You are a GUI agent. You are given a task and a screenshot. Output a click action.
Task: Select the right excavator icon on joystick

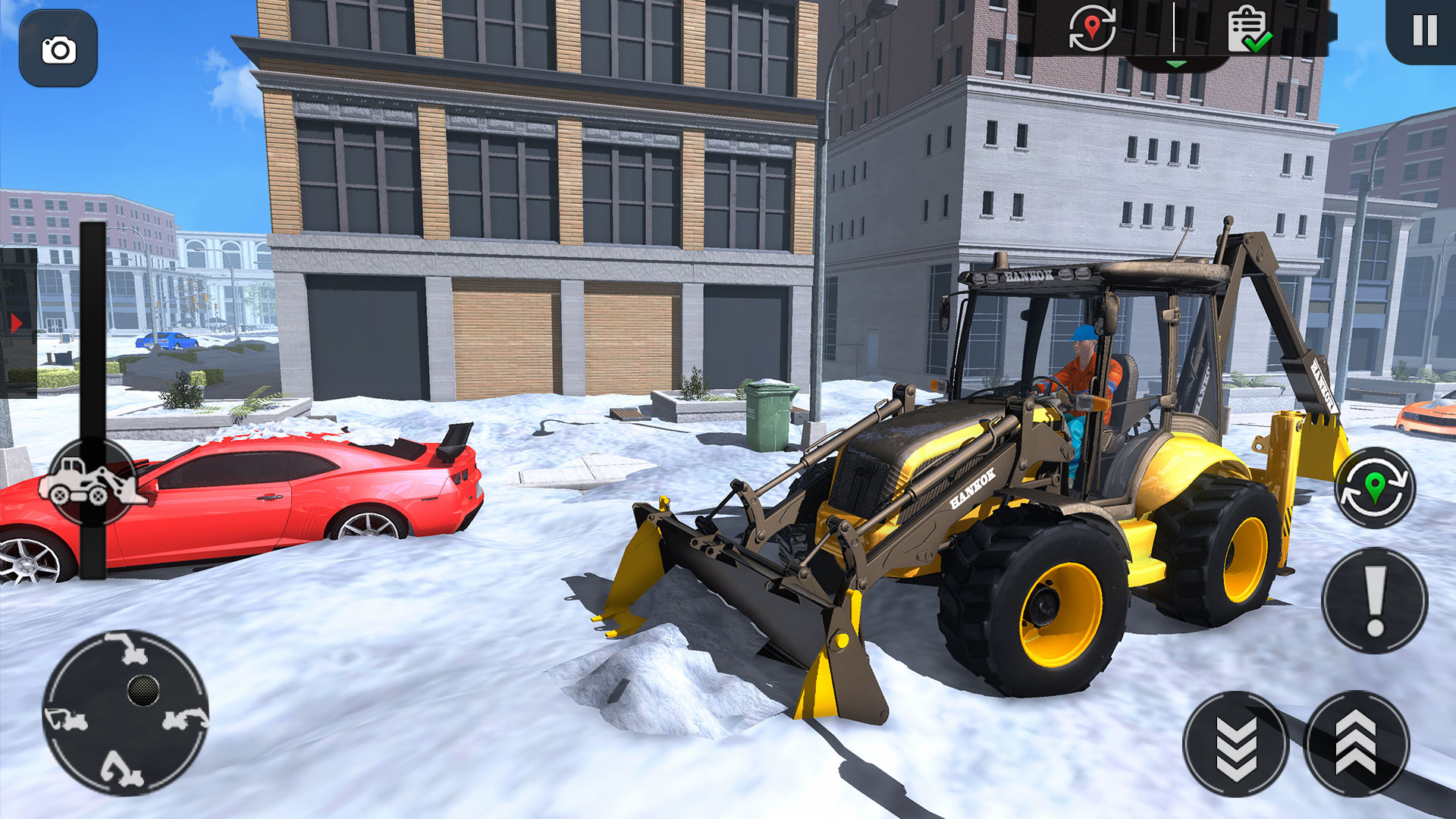184,718
